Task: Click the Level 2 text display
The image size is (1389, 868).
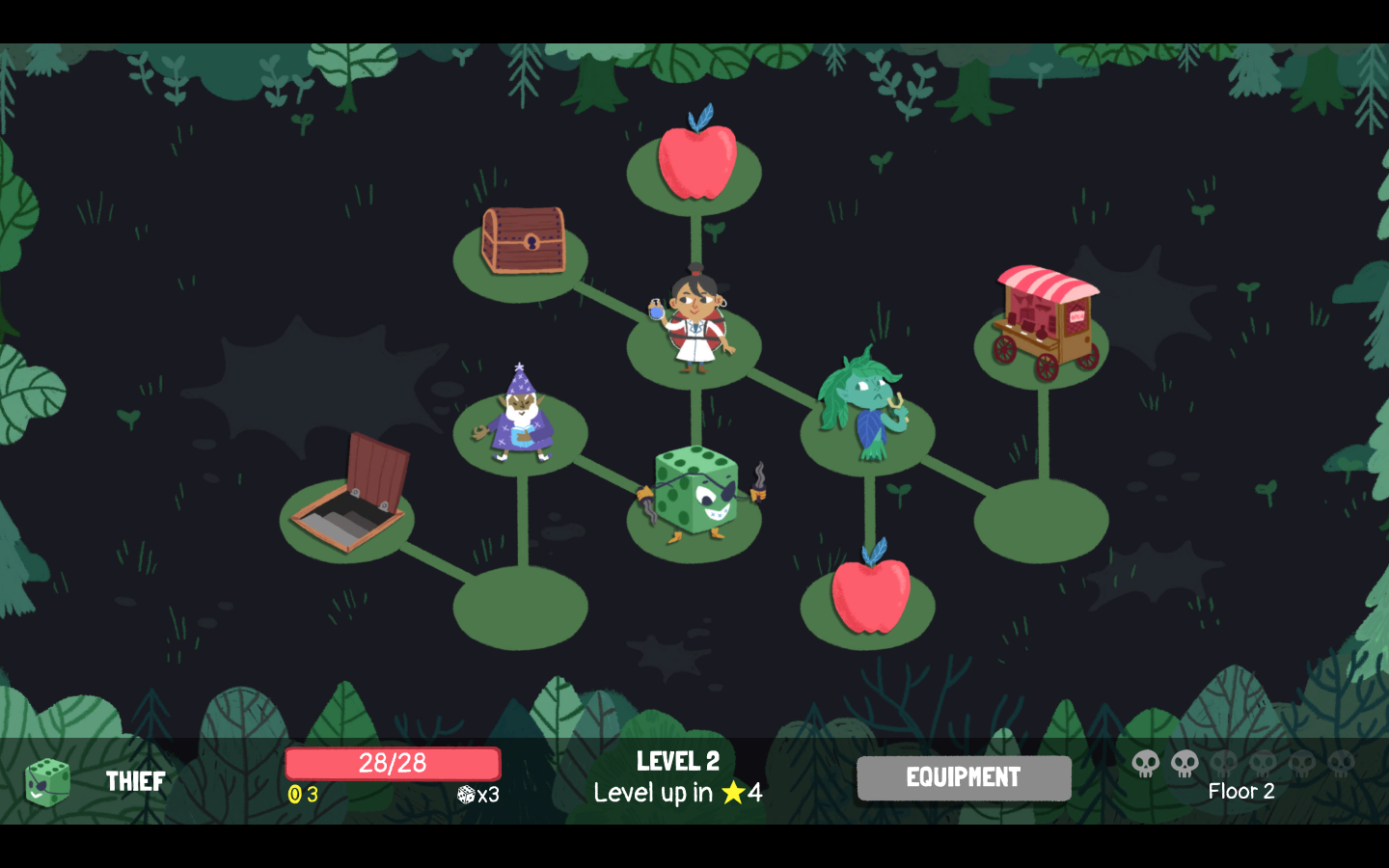Action: (x=676, y=761)
